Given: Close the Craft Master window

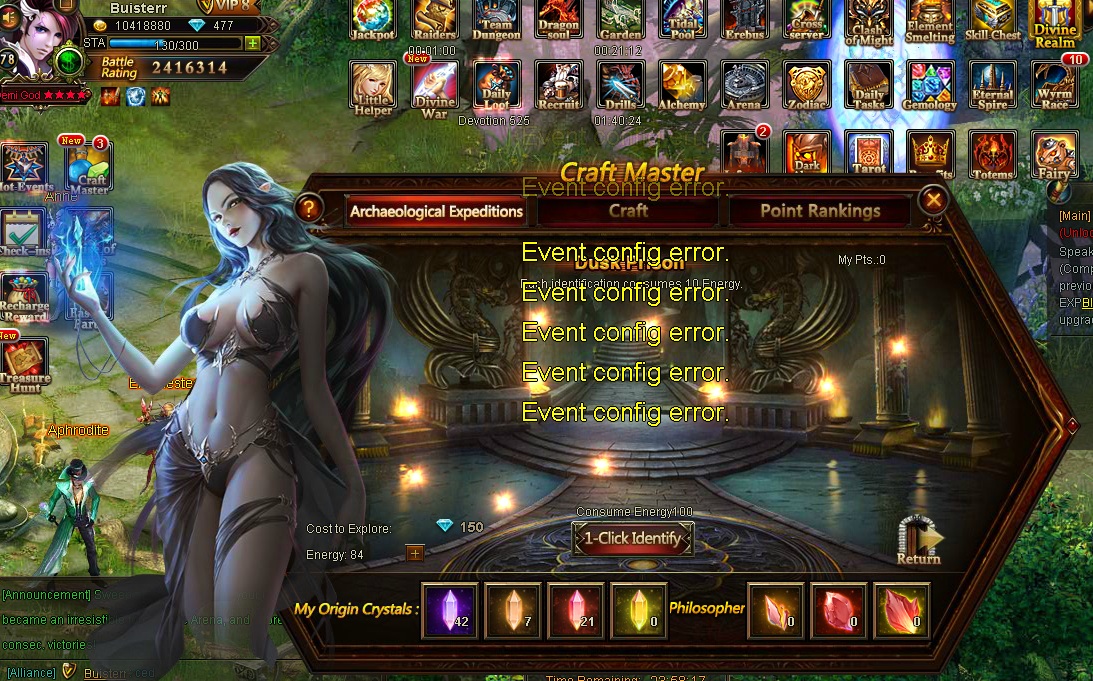Looking at the screenshot, I should (934, 201).
